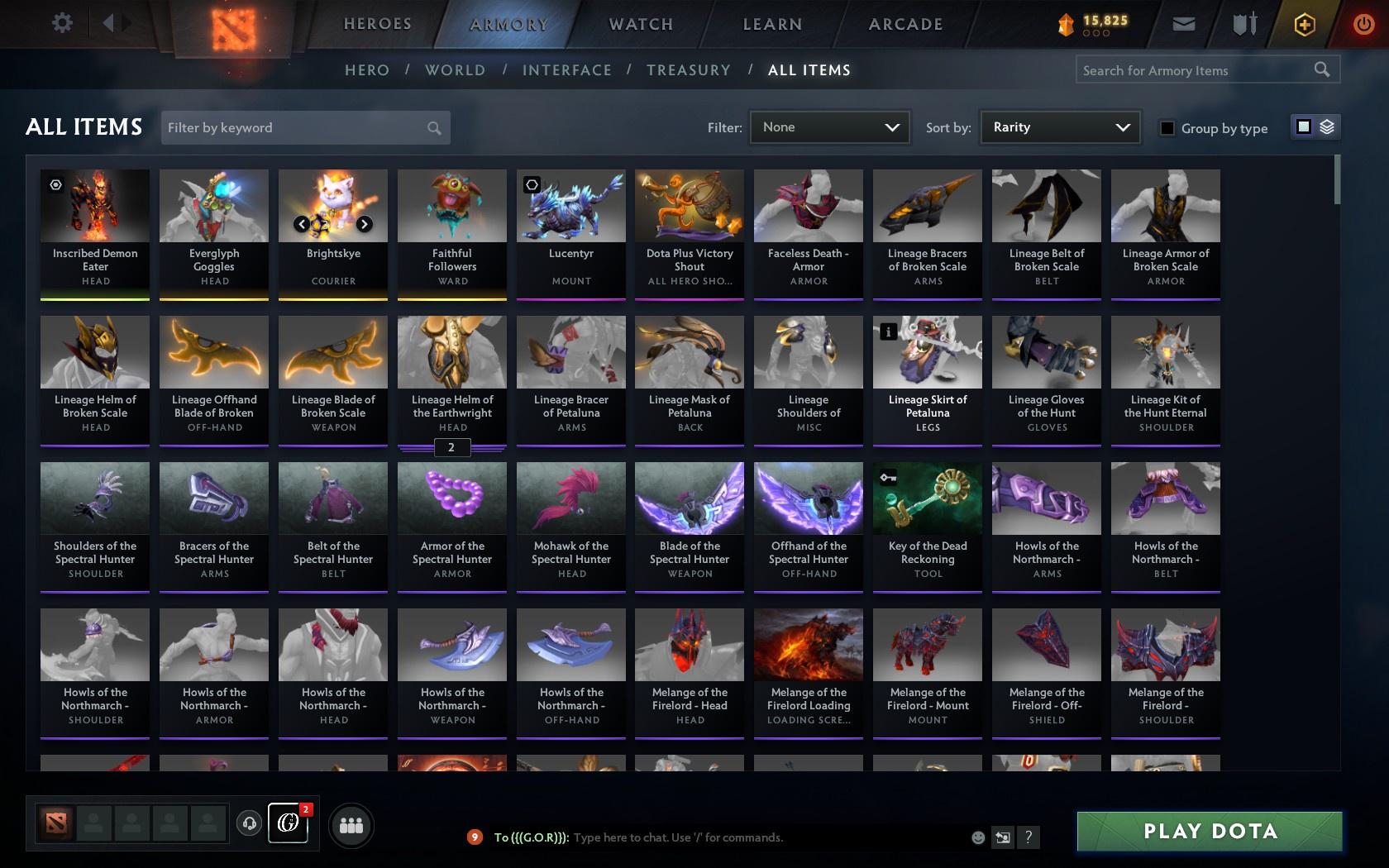The image size is (1389, 868).
Task: Open the friends list icon near chat bar
Action: [x=351, y=824]
